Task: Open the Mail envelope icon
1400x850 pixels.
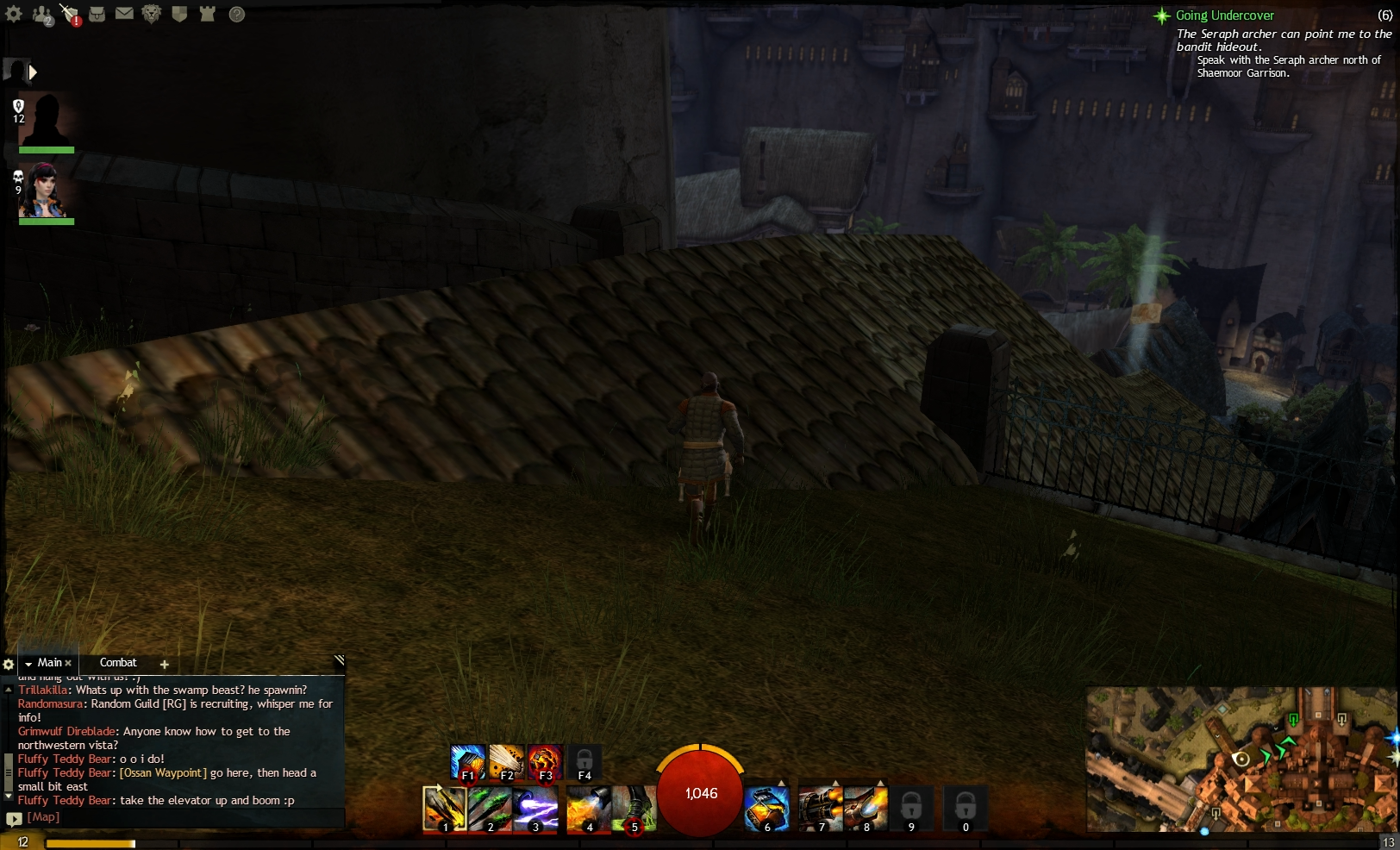Action: click(125, 14)
